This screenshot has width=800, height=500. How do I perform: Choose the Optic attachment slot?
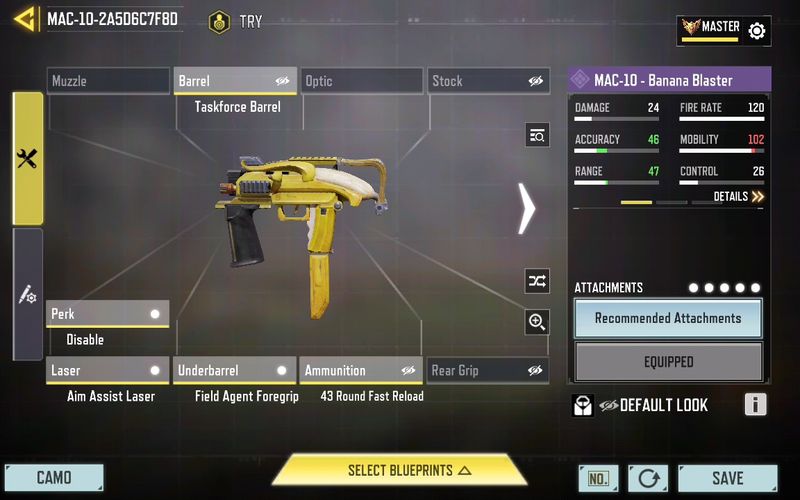pos(362,81)
